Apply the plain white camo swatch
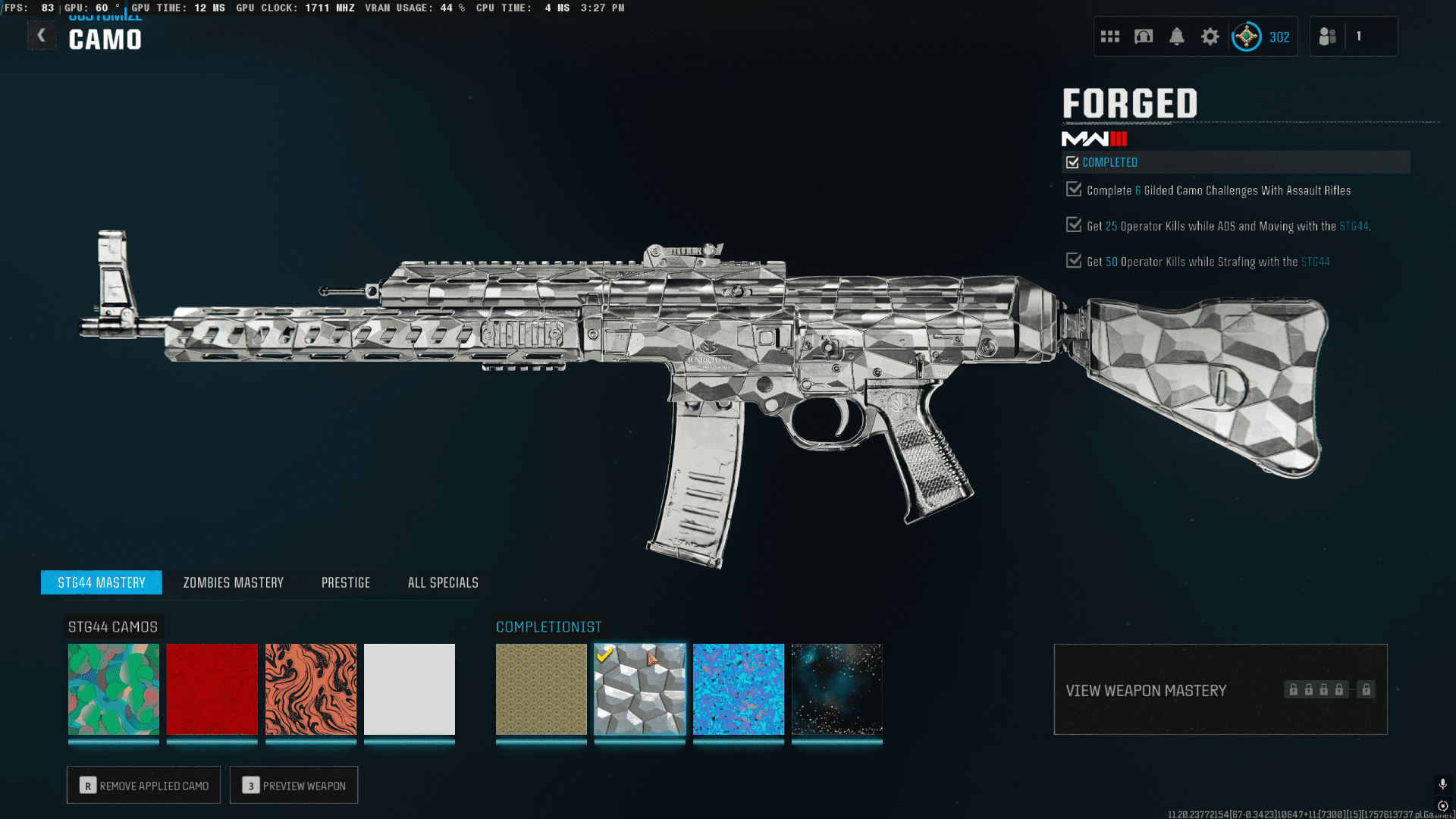The width and height of the screenshot is (1456, 819). 409,689
